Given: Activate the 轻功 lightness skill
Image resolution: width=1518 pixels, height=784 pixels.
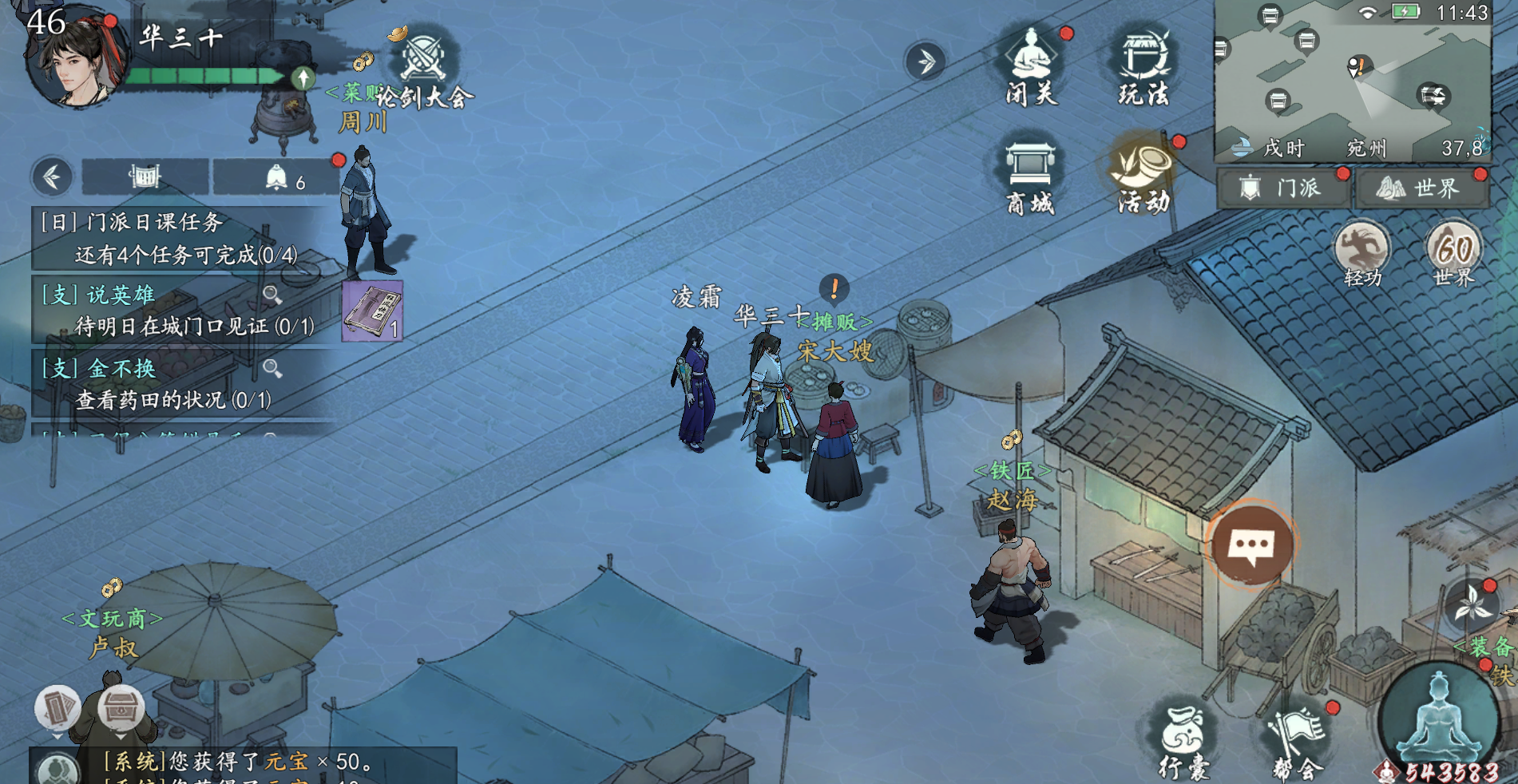Looking at the screenshot, I should (x=1362, y=252).
